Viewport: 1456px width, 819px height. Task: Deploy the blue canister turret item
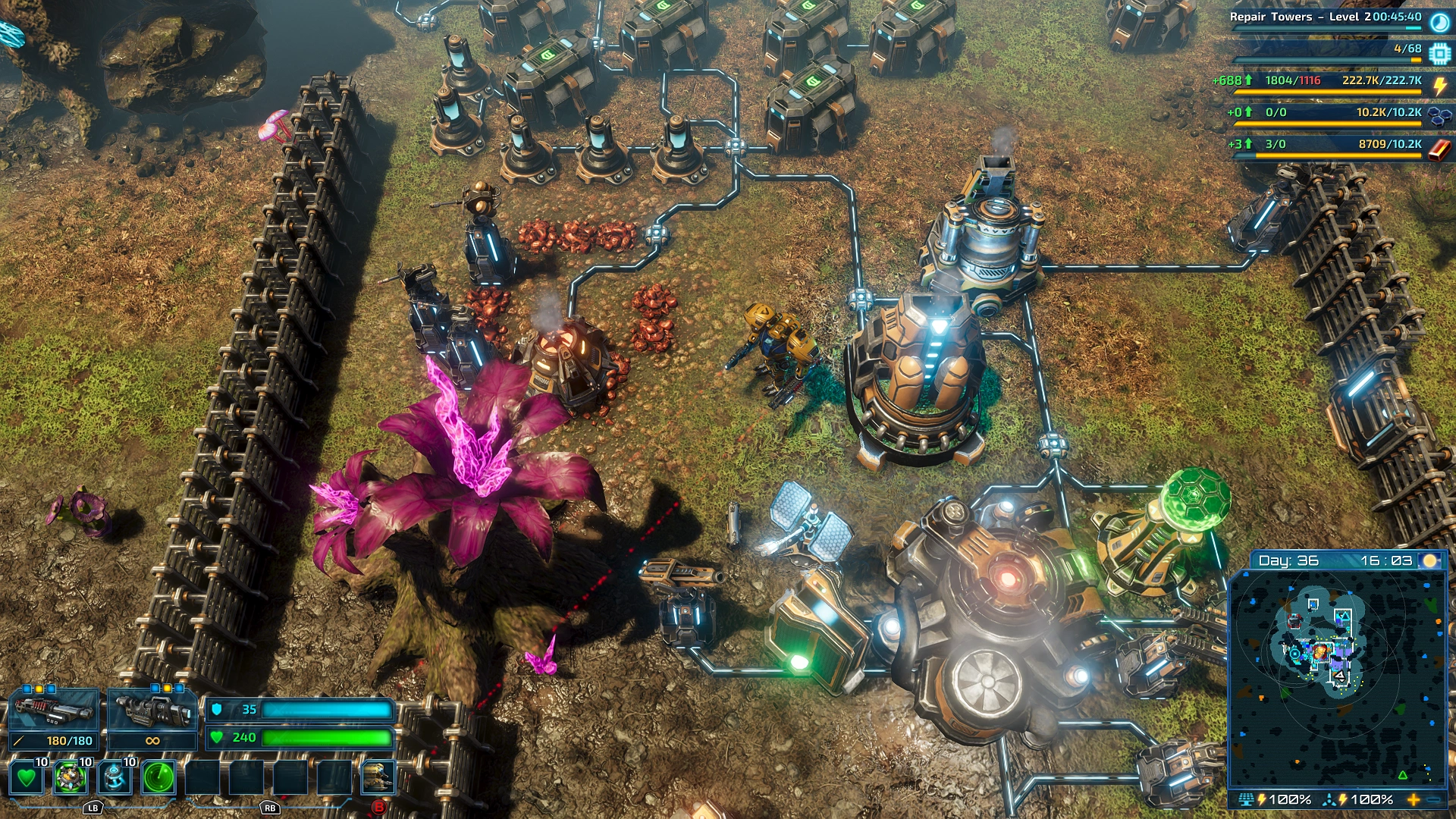tap(115, 777)
